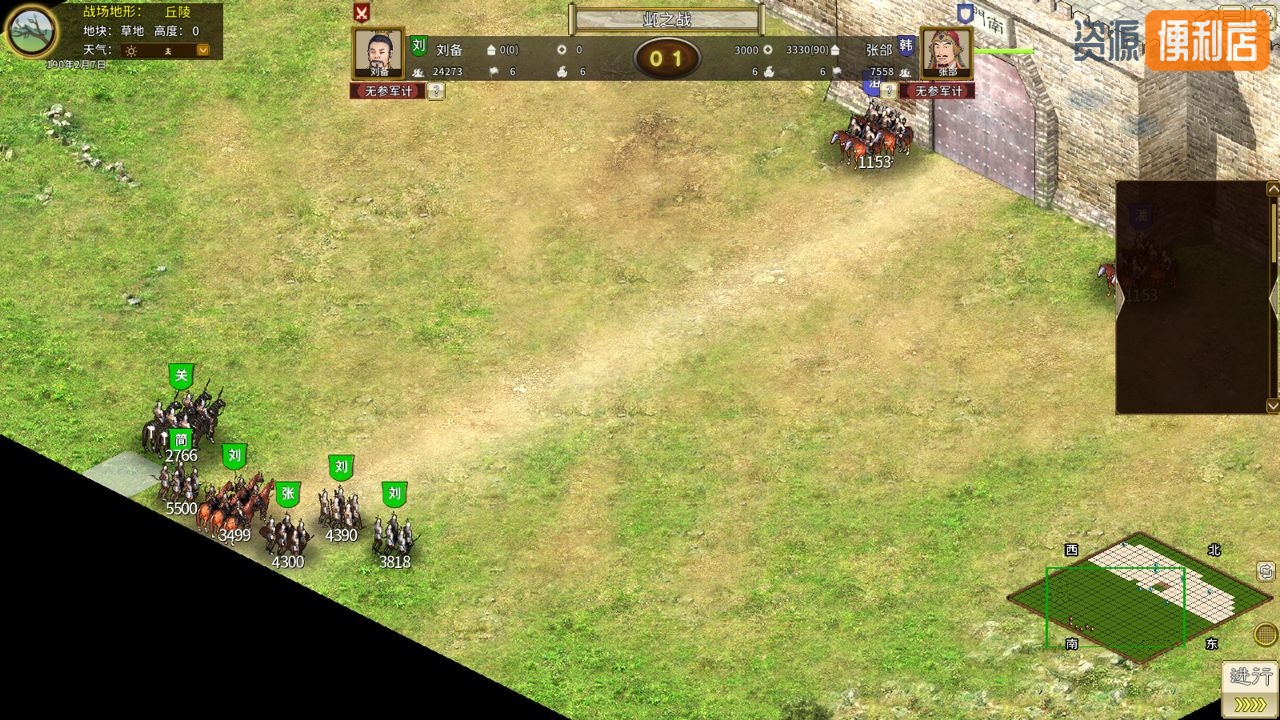The image size is (1280, 720).
Task: Click the minimap rotate refresh button
Action: pos(1265,571)
